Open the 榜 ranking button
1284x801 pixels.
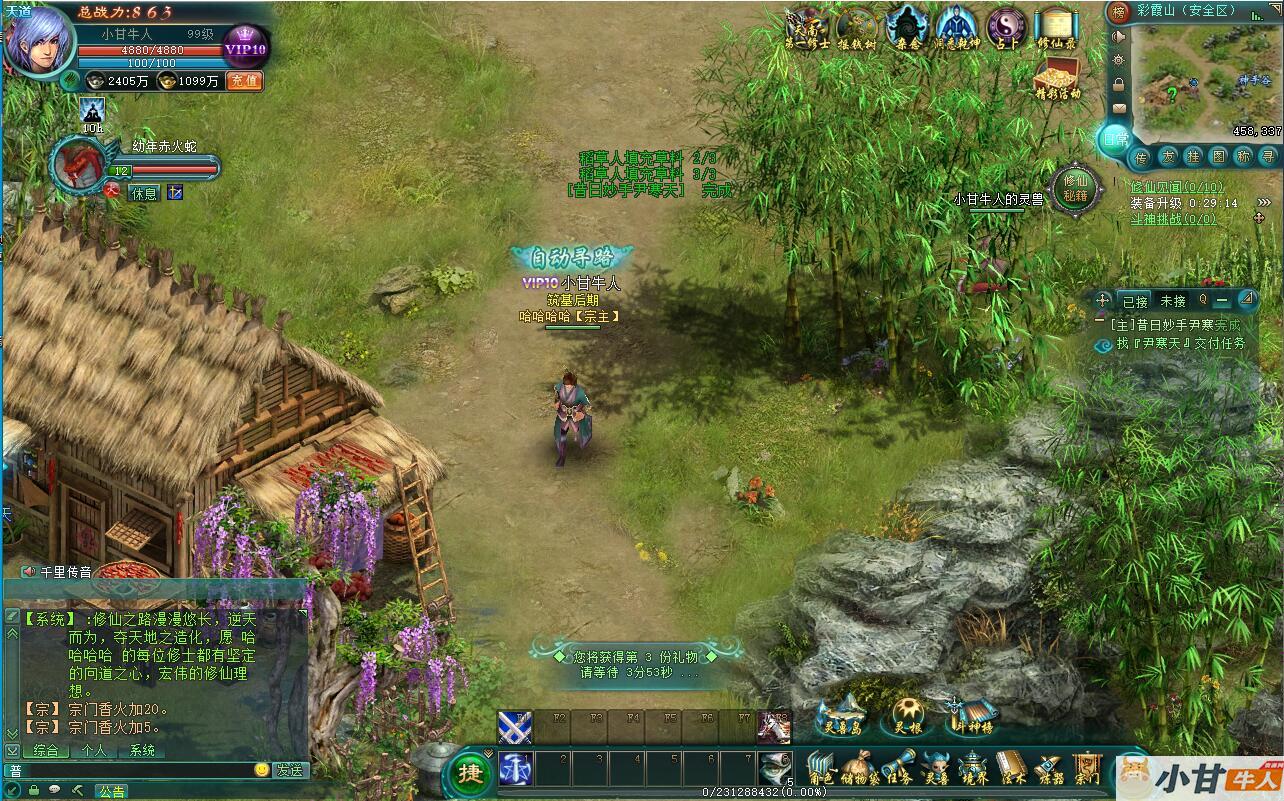[1119, 12]
